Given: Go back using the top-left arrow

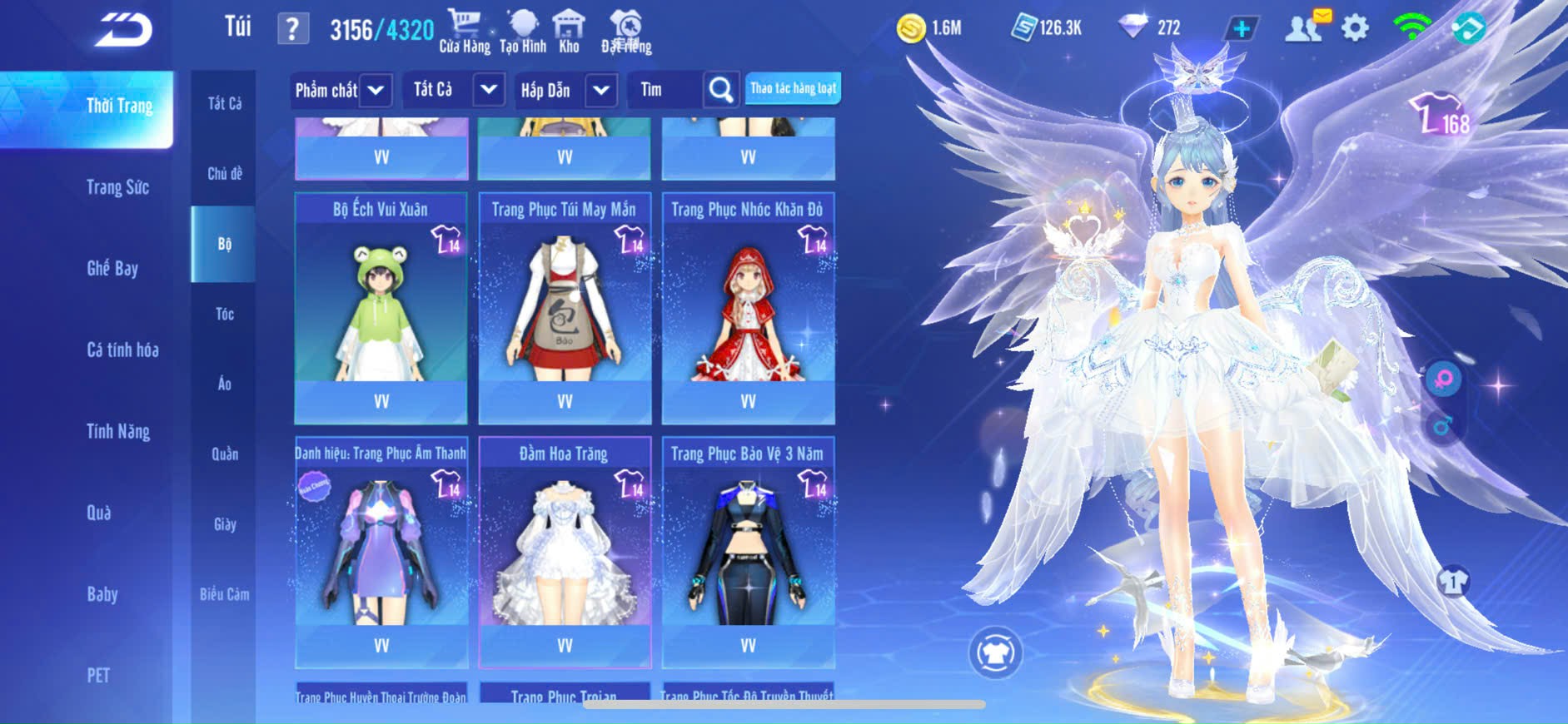Looking at the screenshot, I should coord(124,30).
